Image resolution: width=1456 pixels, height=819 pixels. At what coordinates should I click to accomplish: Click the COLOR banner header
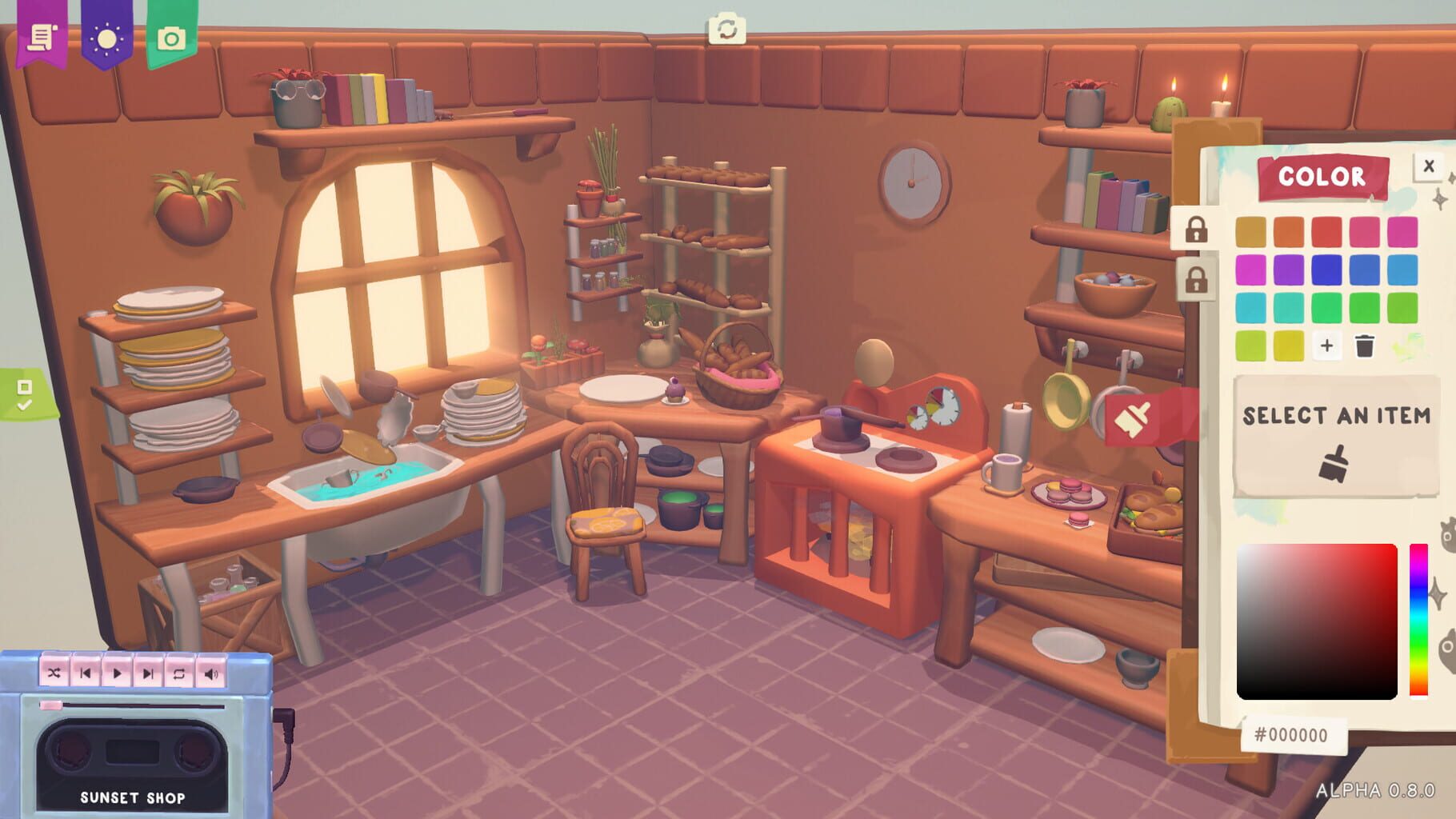1322,178
